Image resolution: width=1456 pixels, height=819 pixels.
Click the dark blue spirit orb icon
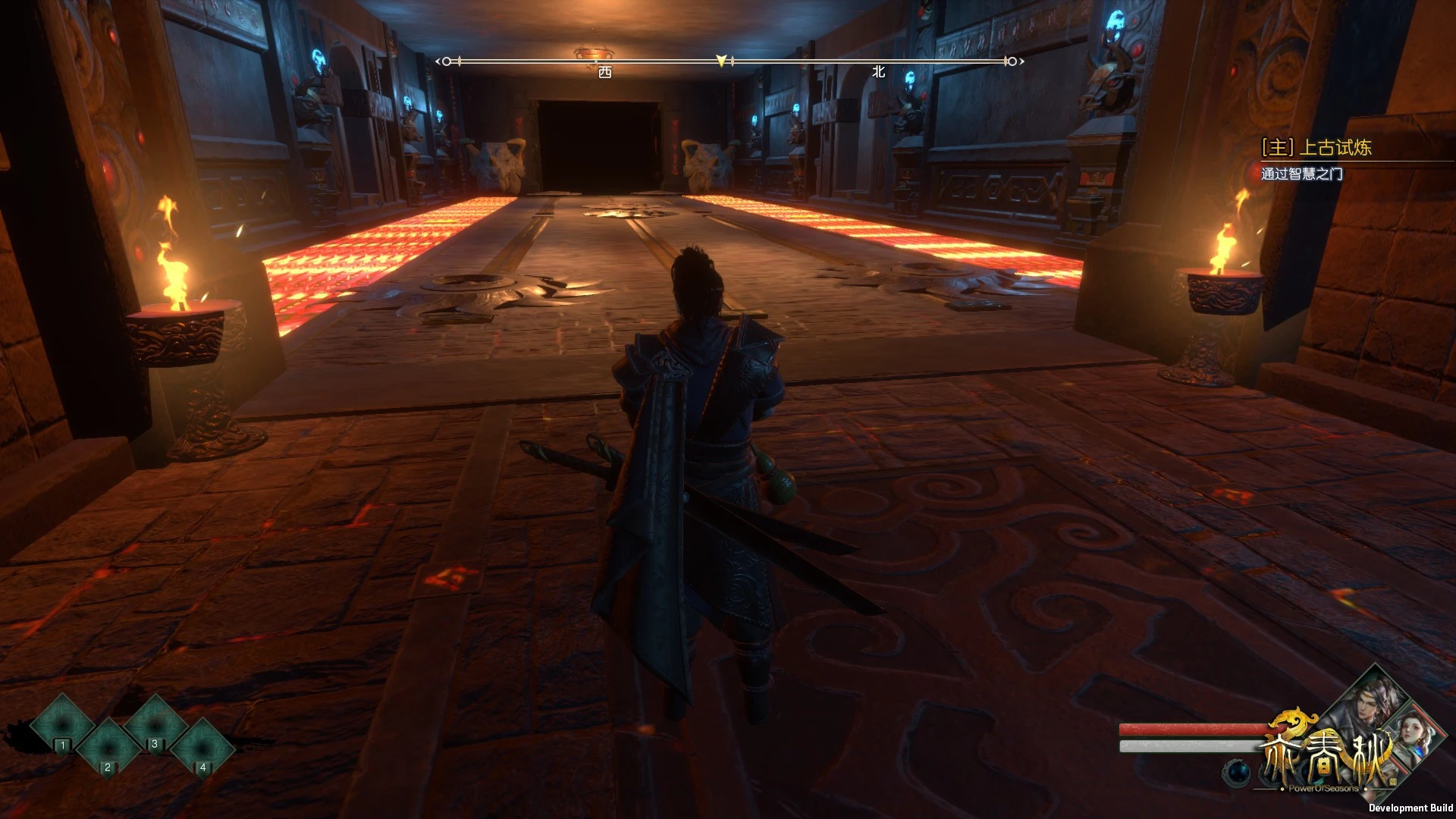click(x=1239, y=771)
